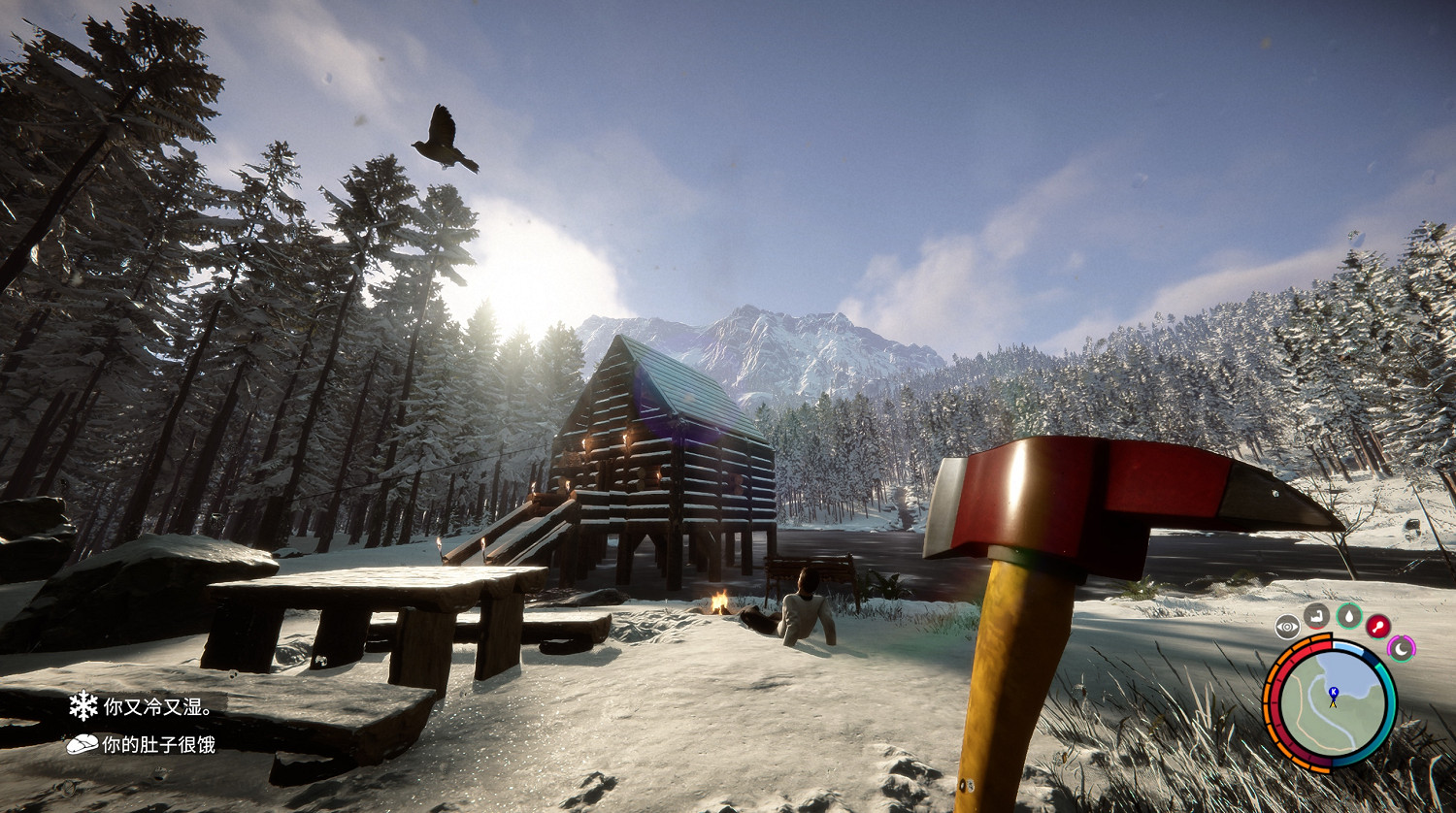Click the red drumstick food status icon

[1377, 626]
